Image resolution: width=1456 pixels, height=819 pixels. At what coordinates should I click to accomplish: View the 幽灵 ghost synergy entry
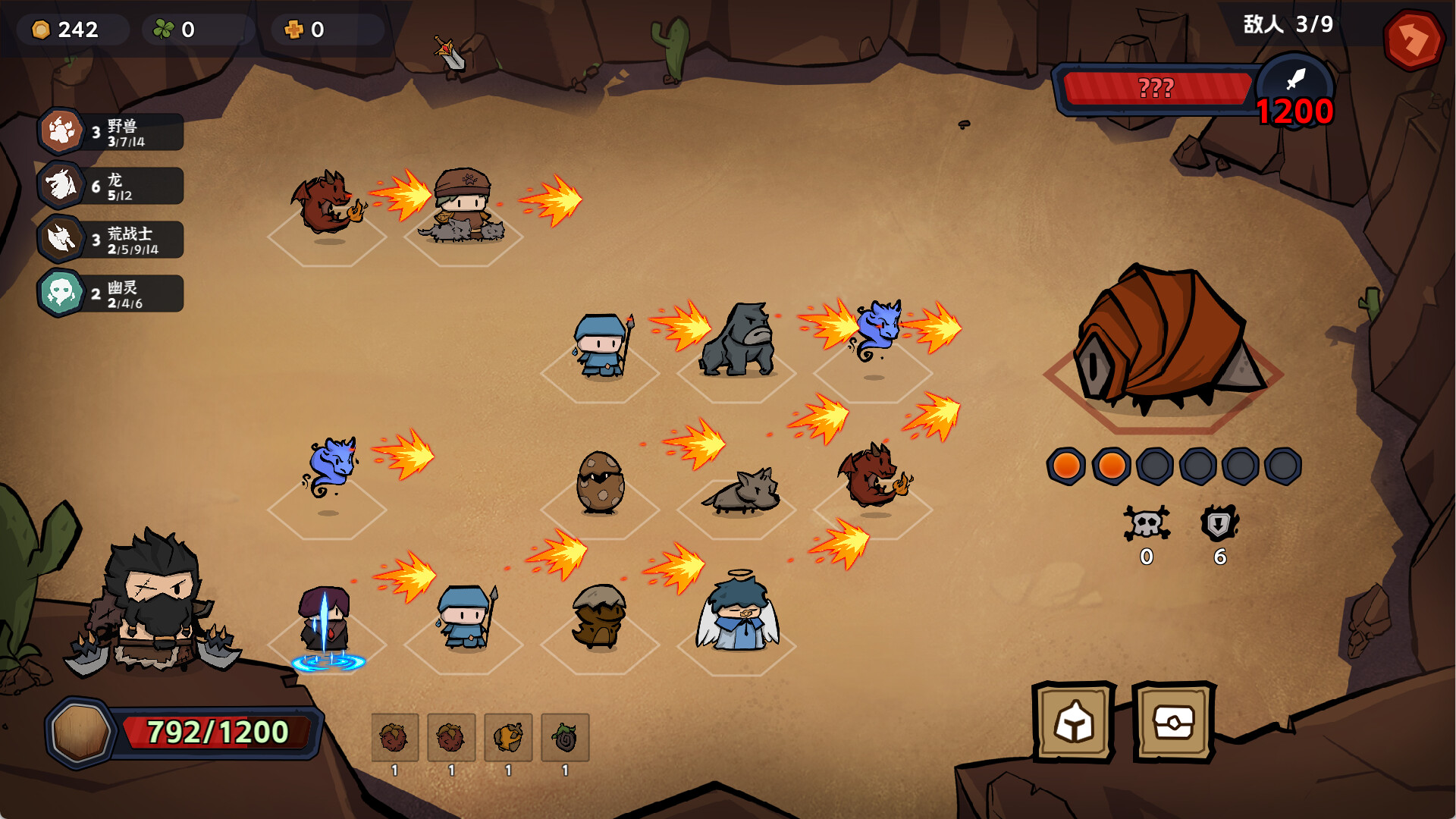pyautogui.click(x=111, y=293)
